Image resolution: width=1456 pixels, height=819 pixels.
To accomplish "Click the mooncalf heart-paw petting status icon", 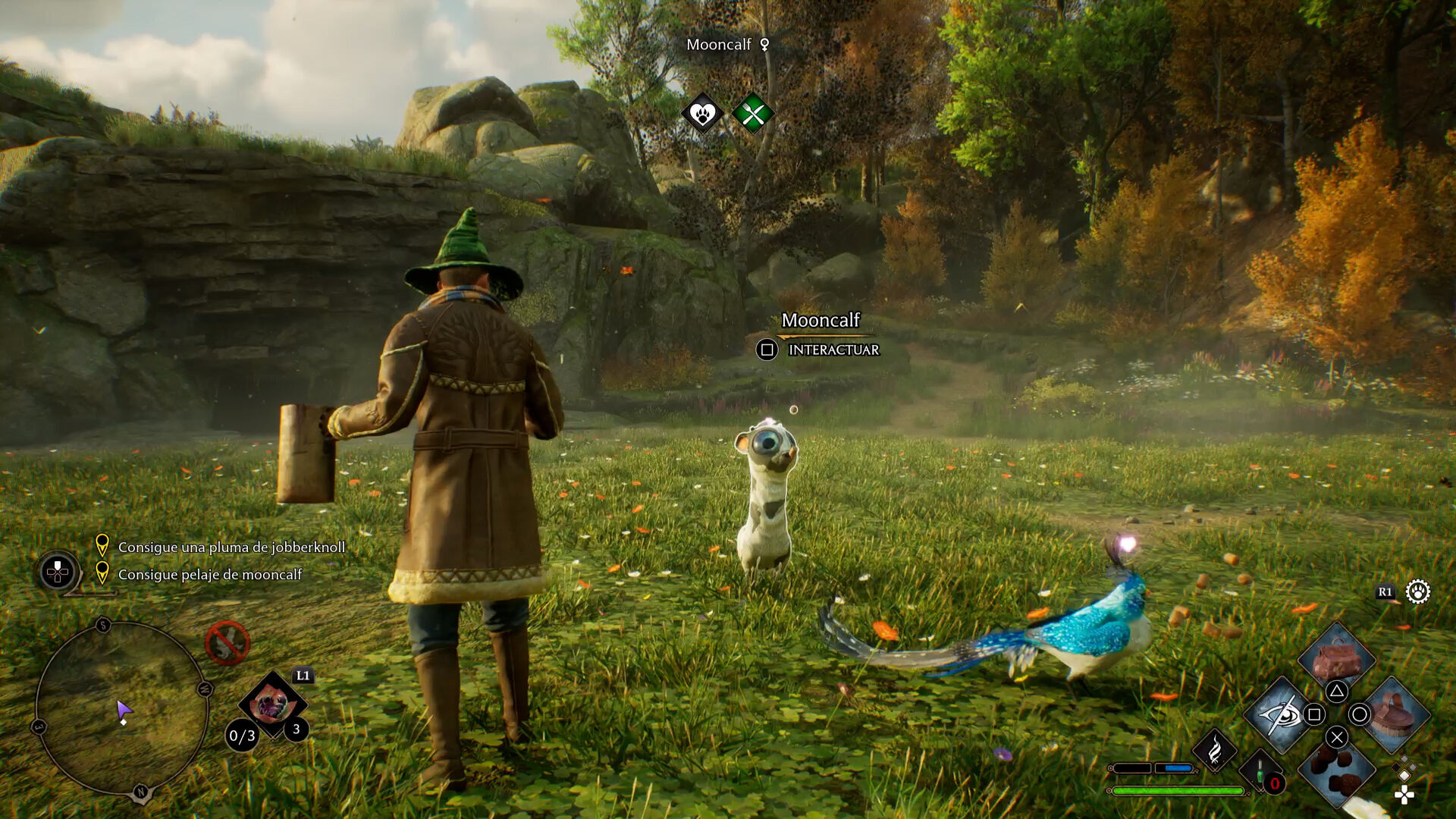I will pyautogui.click(x=702, y=115).
